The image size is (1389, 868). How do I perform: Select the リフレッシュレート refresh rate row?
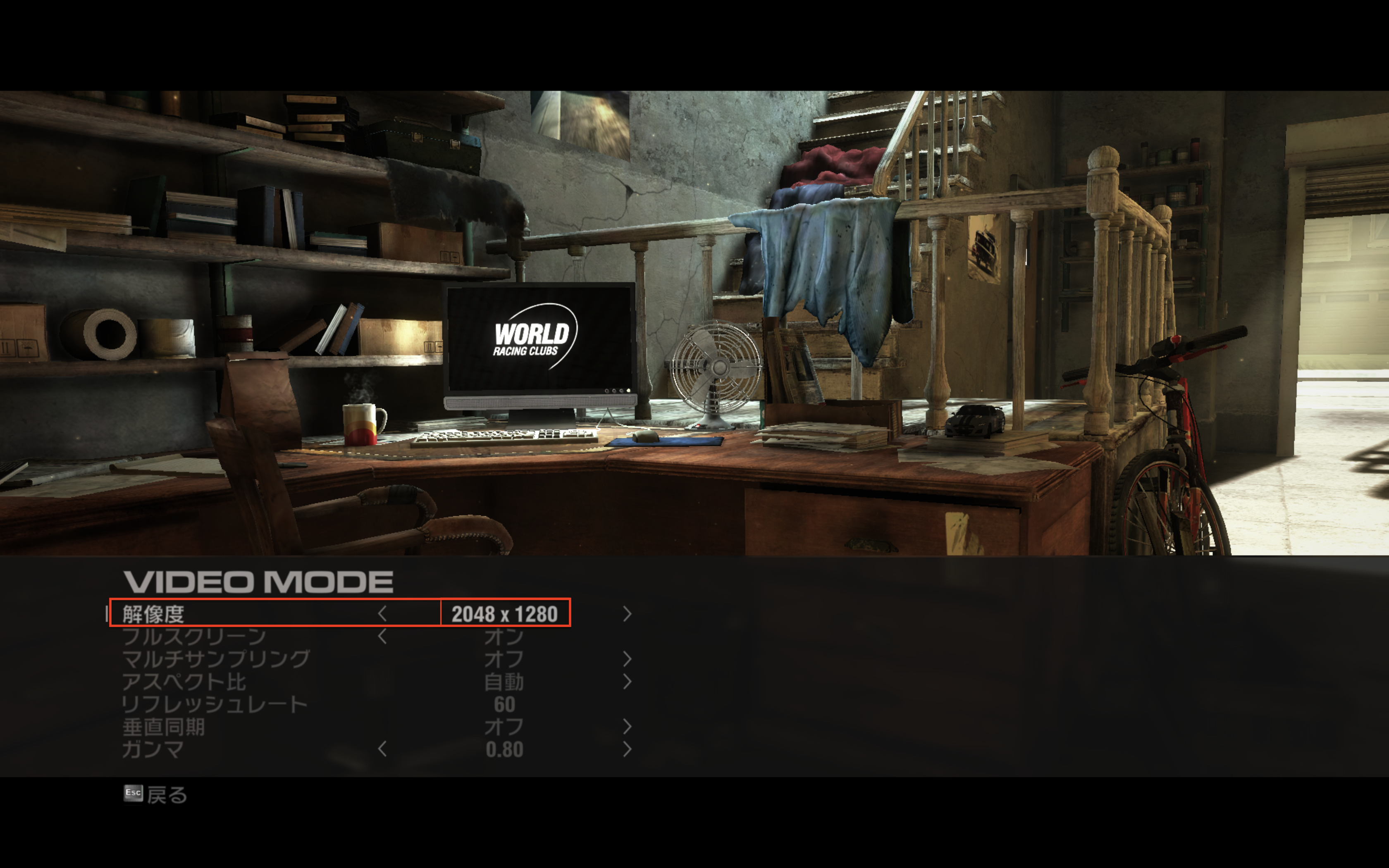[x=215, y=704]
